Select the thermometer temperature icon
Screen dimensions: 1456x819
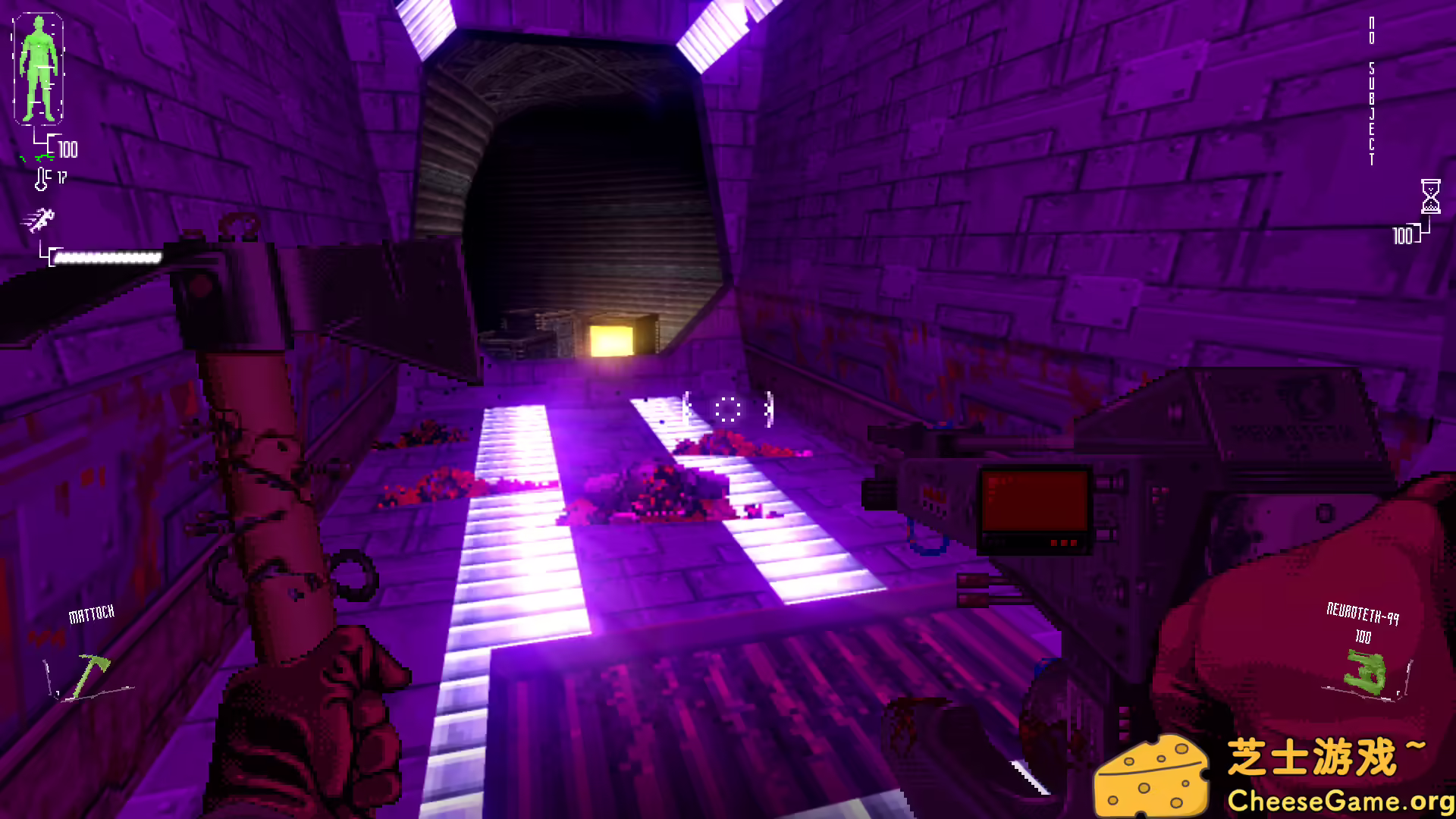(42, 178)
